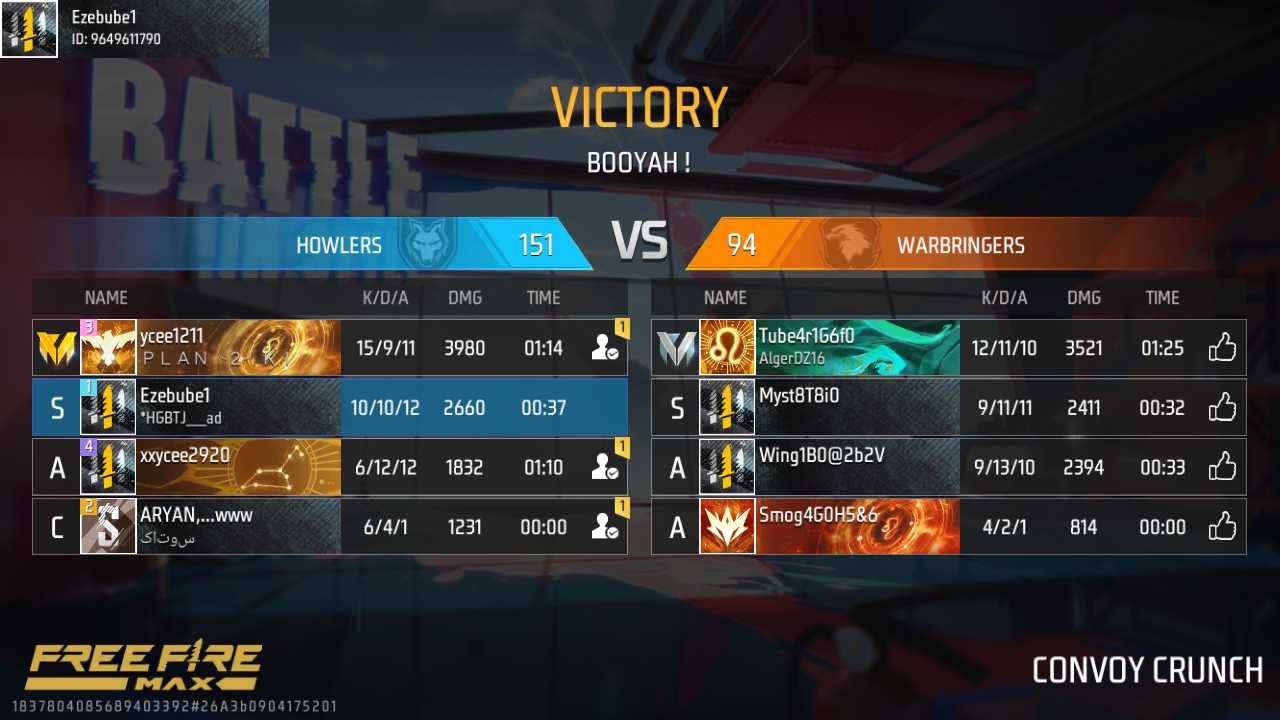
Task: Give Myst8T8i0 a thumbs-up
Action: point(1222,408)
